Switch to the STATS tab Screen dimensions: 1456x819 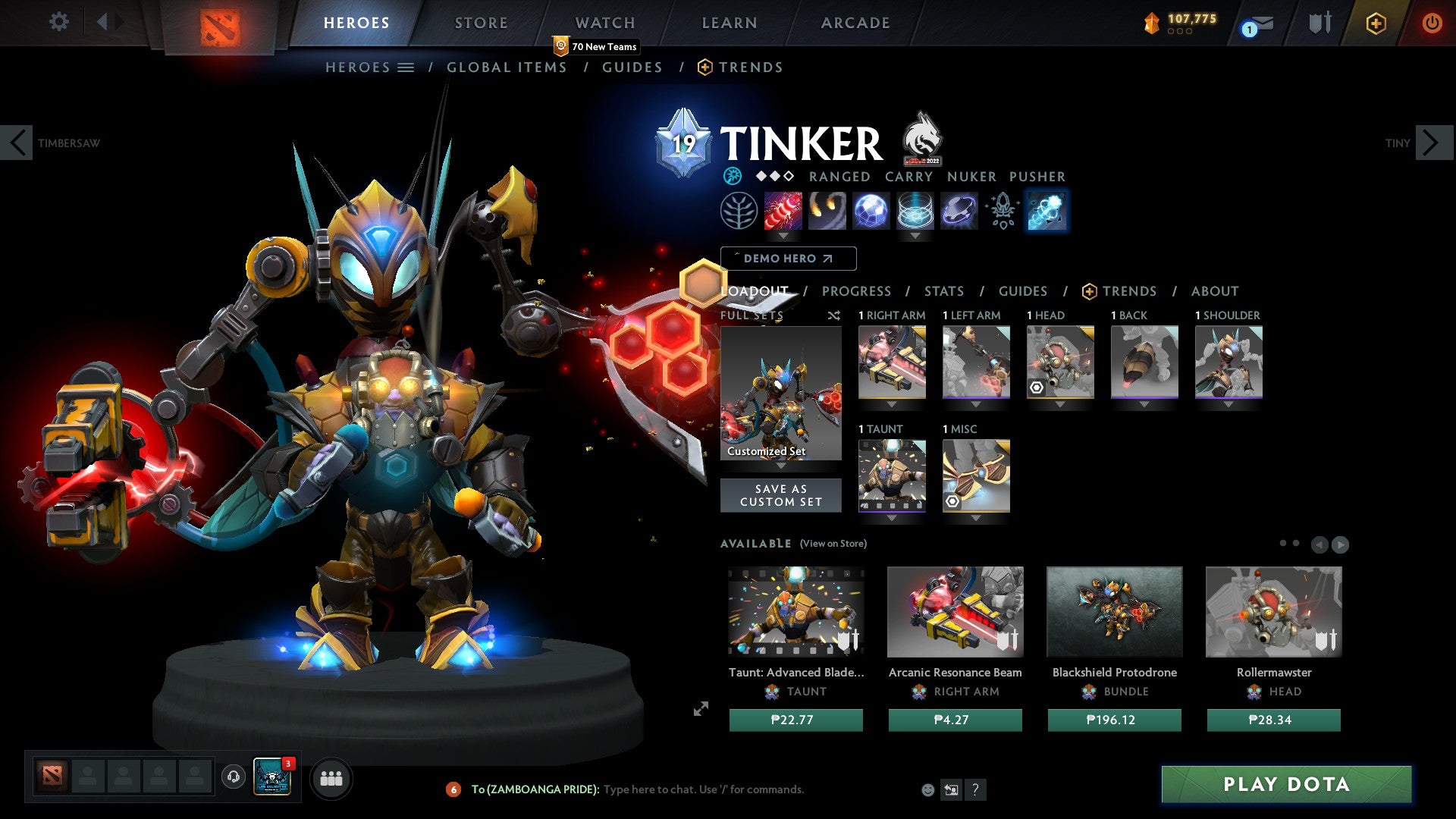(943, 290)
